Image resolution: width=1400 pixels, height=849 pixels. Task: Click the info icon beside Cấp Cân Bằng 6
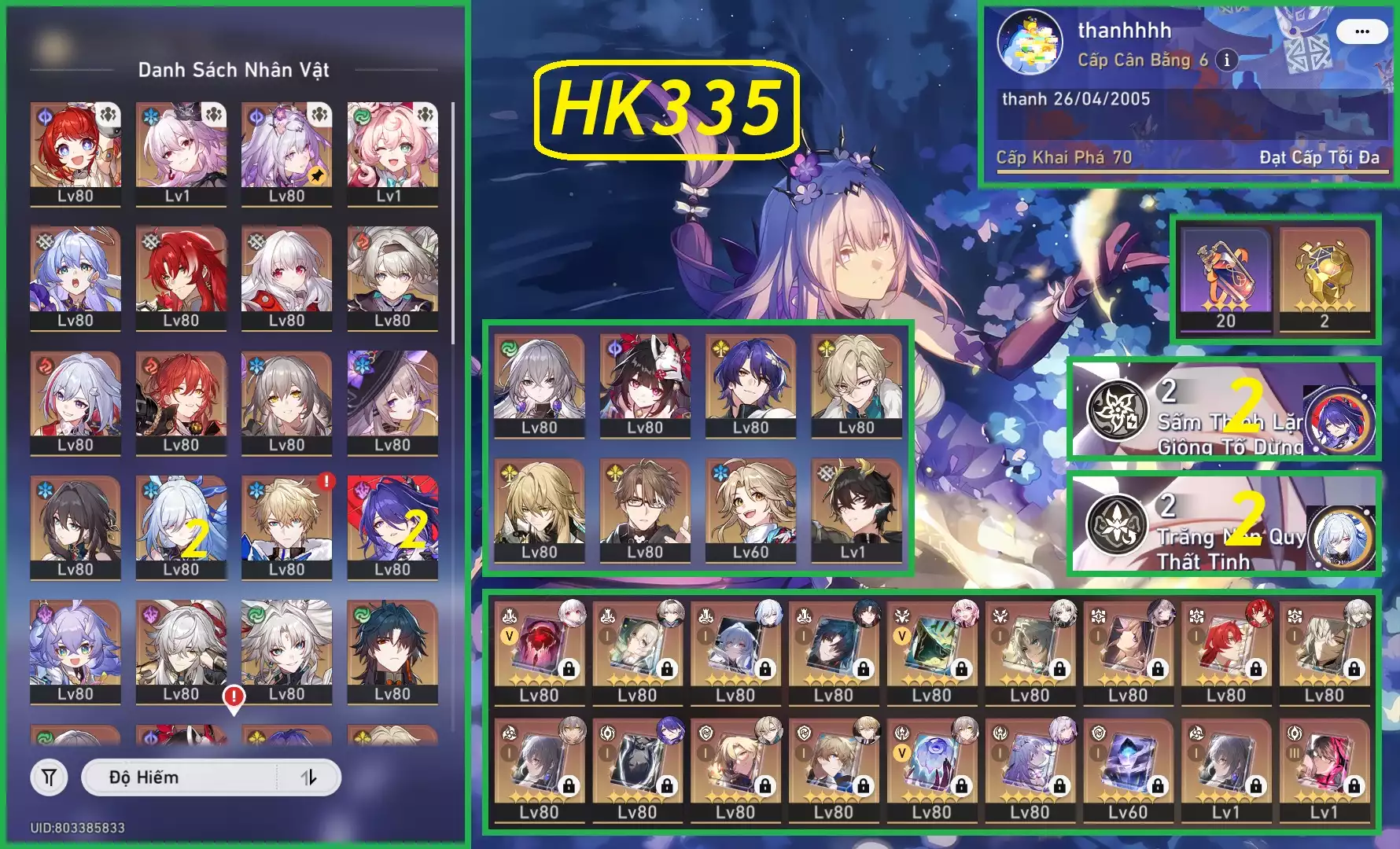[x=1226, y=60]
